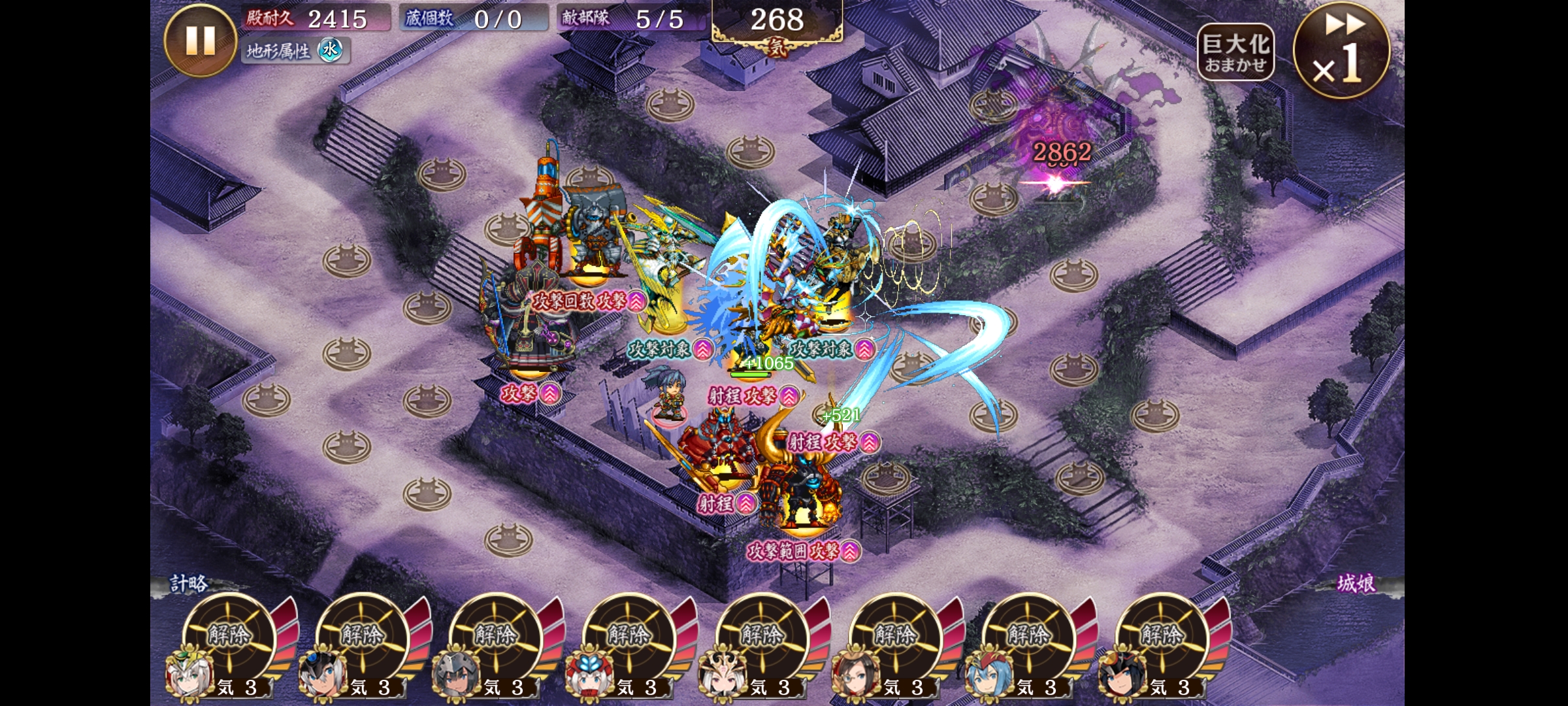1568x706 pixels.
Task: Release skill of girl with gold horned headdress
Action: click(x=762, y=635)
